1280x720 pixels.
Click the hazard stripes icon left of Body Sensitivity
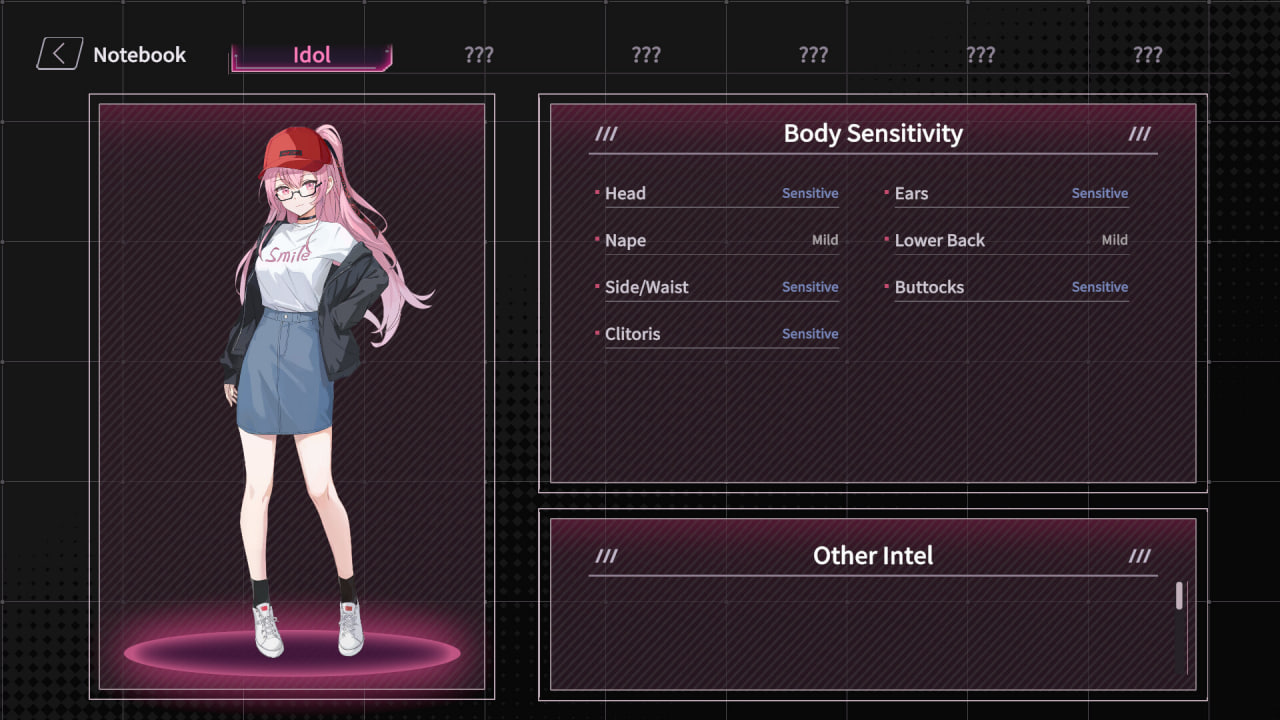pyautogui.click(x=607, y=133)
